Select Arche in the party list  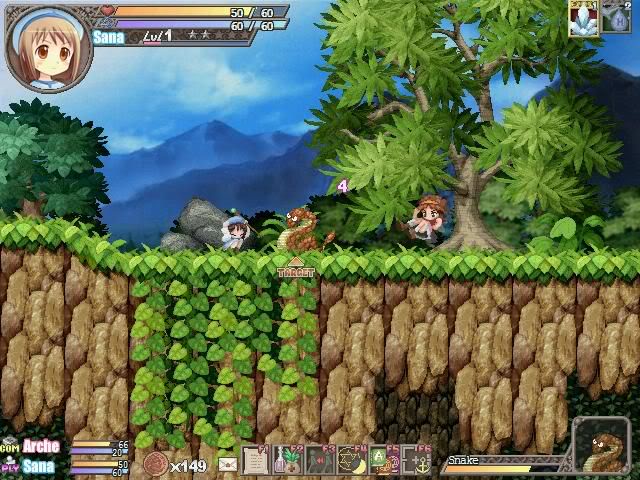[x=41, y=446]
